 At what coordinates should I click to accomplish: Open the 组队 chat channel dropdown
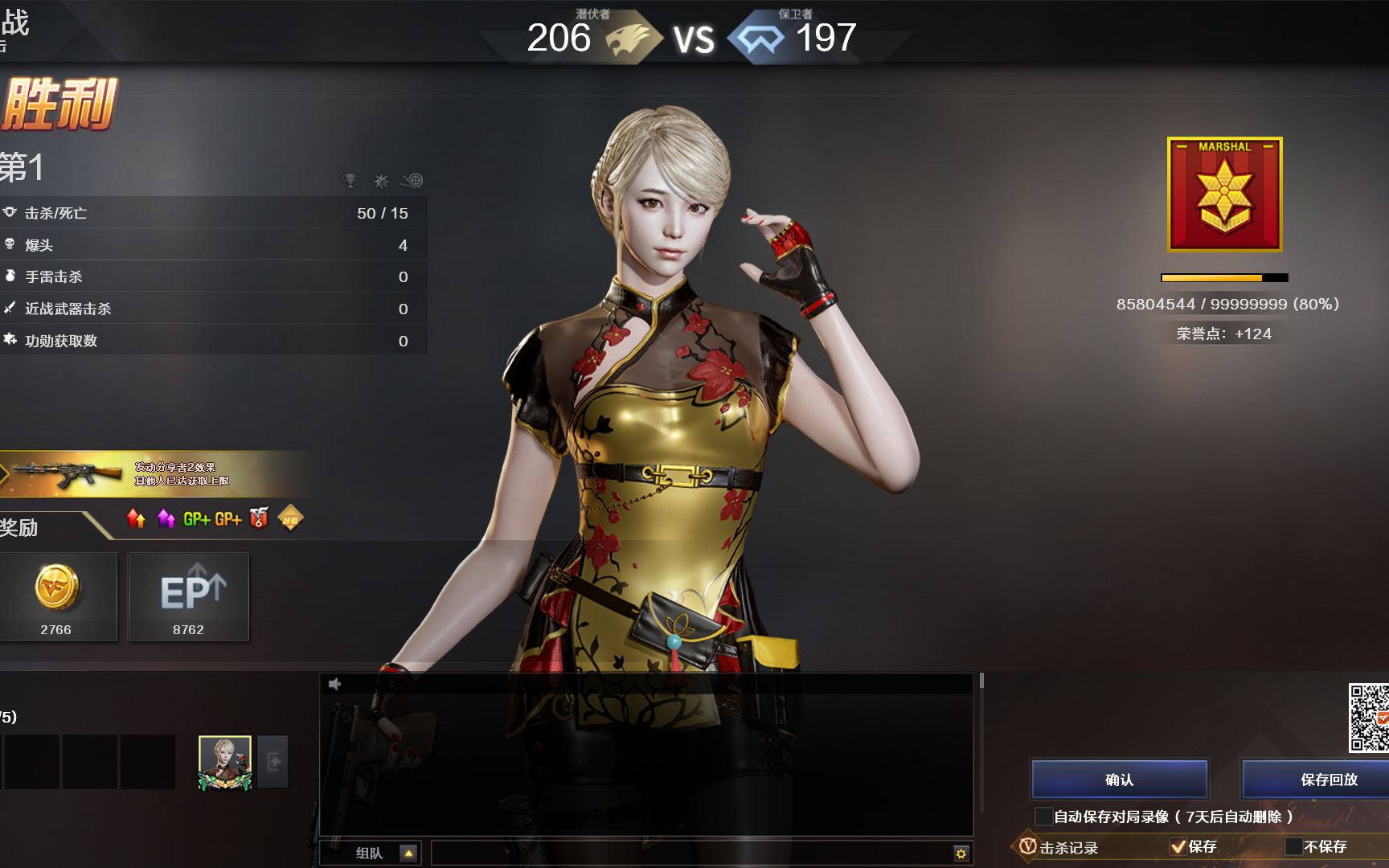pos(408,853)
